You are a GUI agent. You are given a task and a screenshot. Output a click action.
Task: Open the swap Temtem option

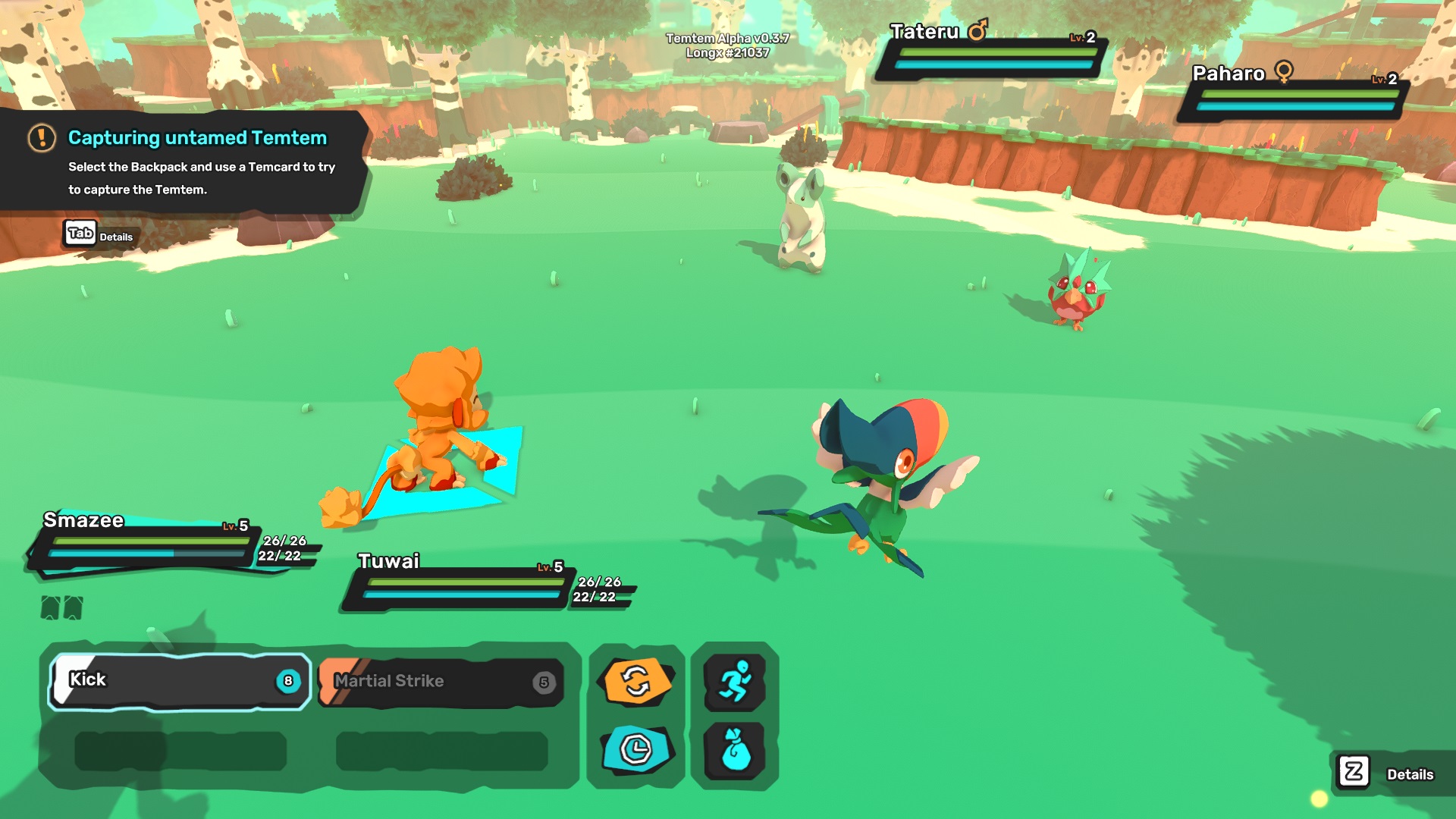tap(637, 680)
